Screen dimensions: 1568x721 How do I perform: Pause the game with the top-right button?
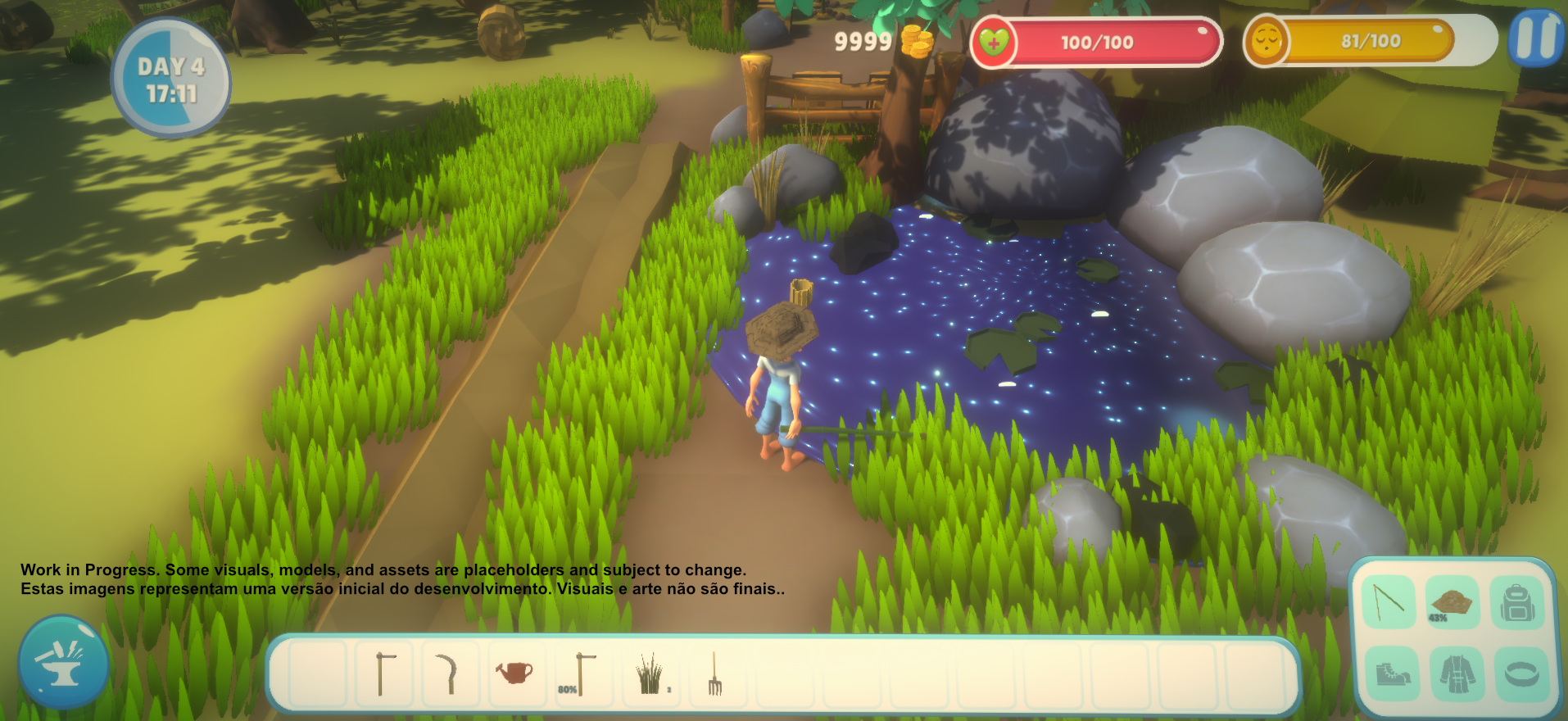[1536, 39]
